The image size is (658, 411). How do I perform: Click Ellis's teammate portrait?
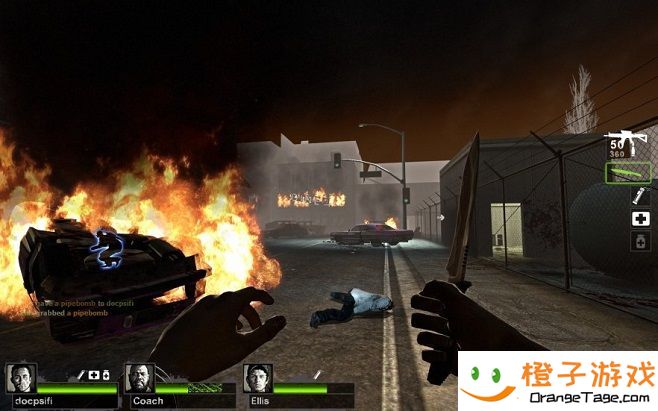coord(257,378)
